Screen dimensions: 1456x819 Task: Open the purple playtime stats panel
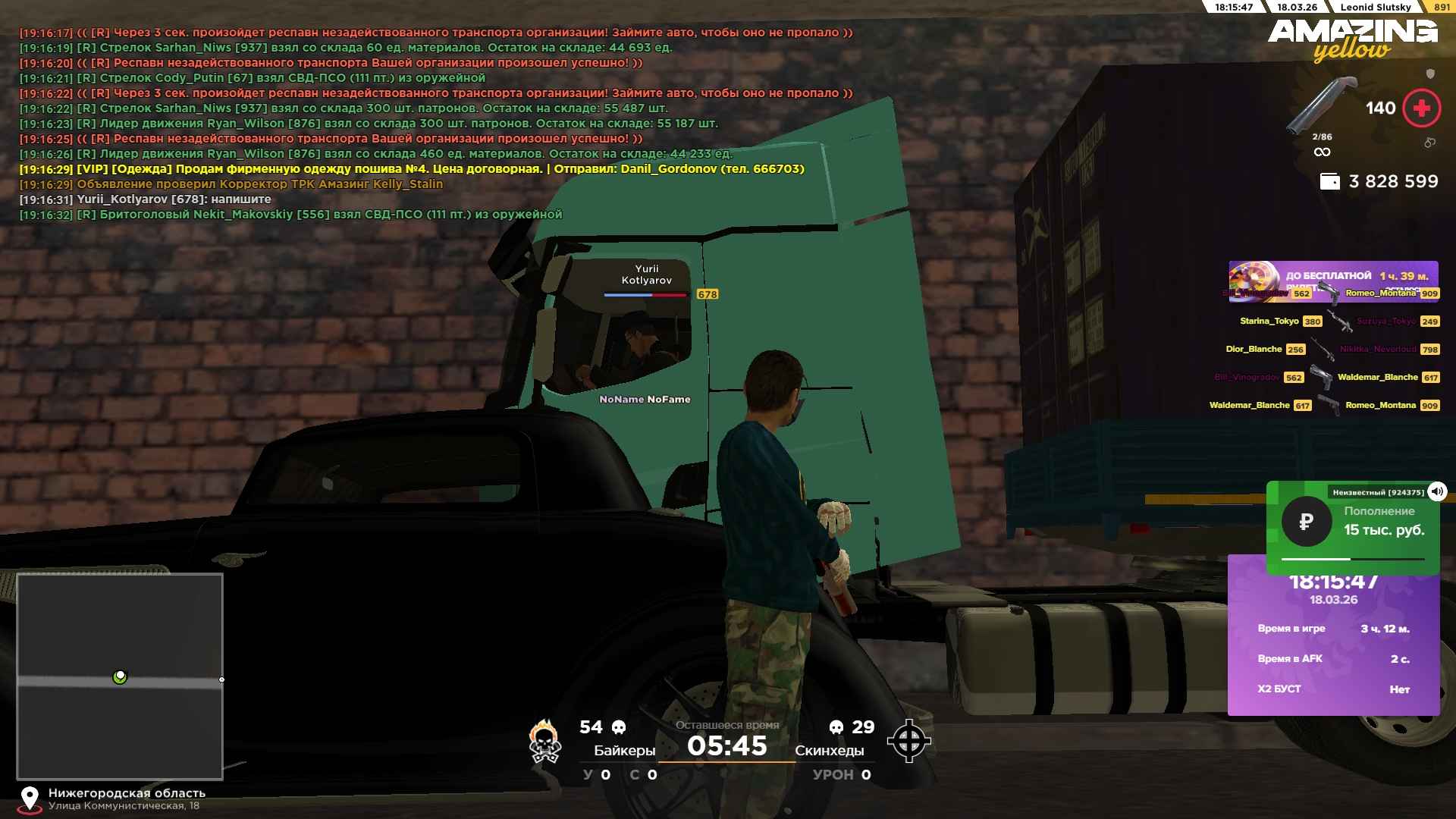tap(1332, 652)
